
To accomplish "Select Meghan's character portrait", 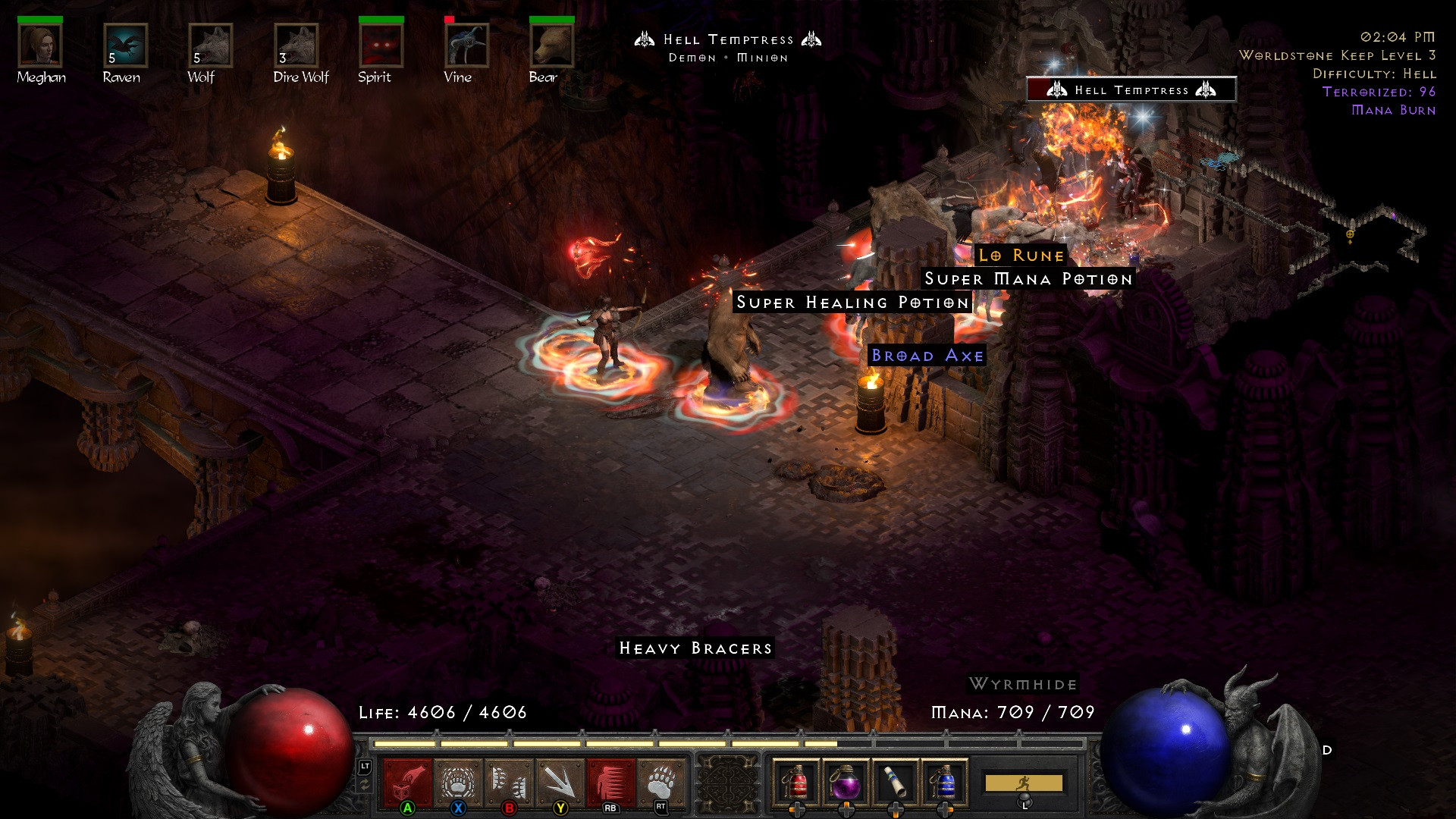I will pos(42,47).
